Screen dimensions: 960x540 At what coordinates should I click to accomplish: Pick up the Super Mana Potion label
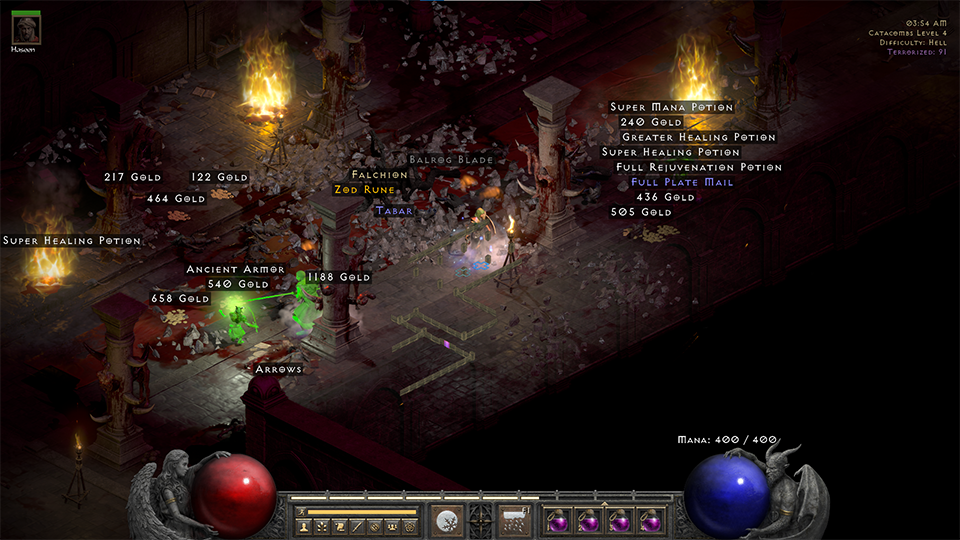point(672,107)
